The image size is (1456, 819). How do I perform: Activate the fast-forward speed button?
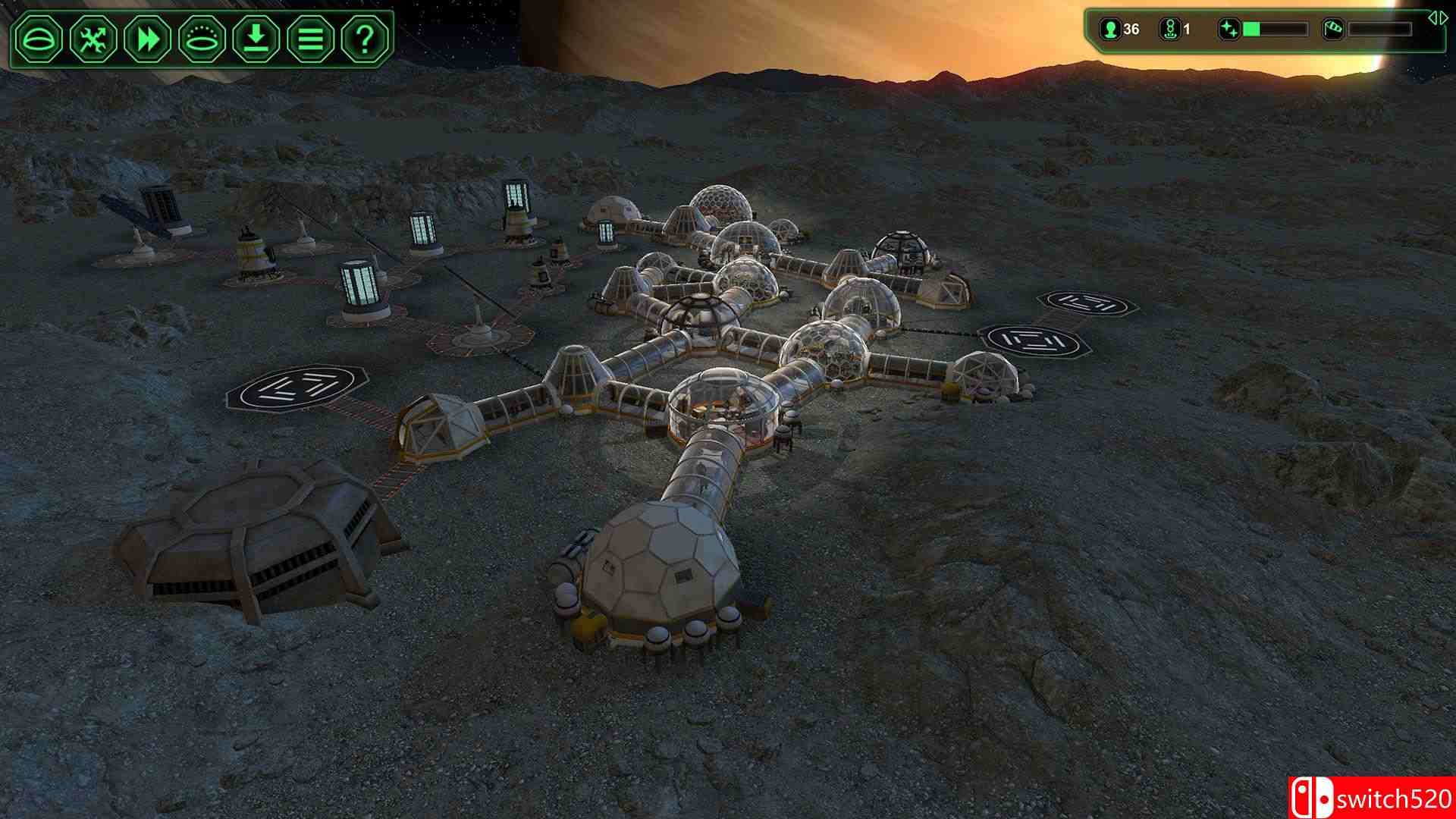(148, 39)
